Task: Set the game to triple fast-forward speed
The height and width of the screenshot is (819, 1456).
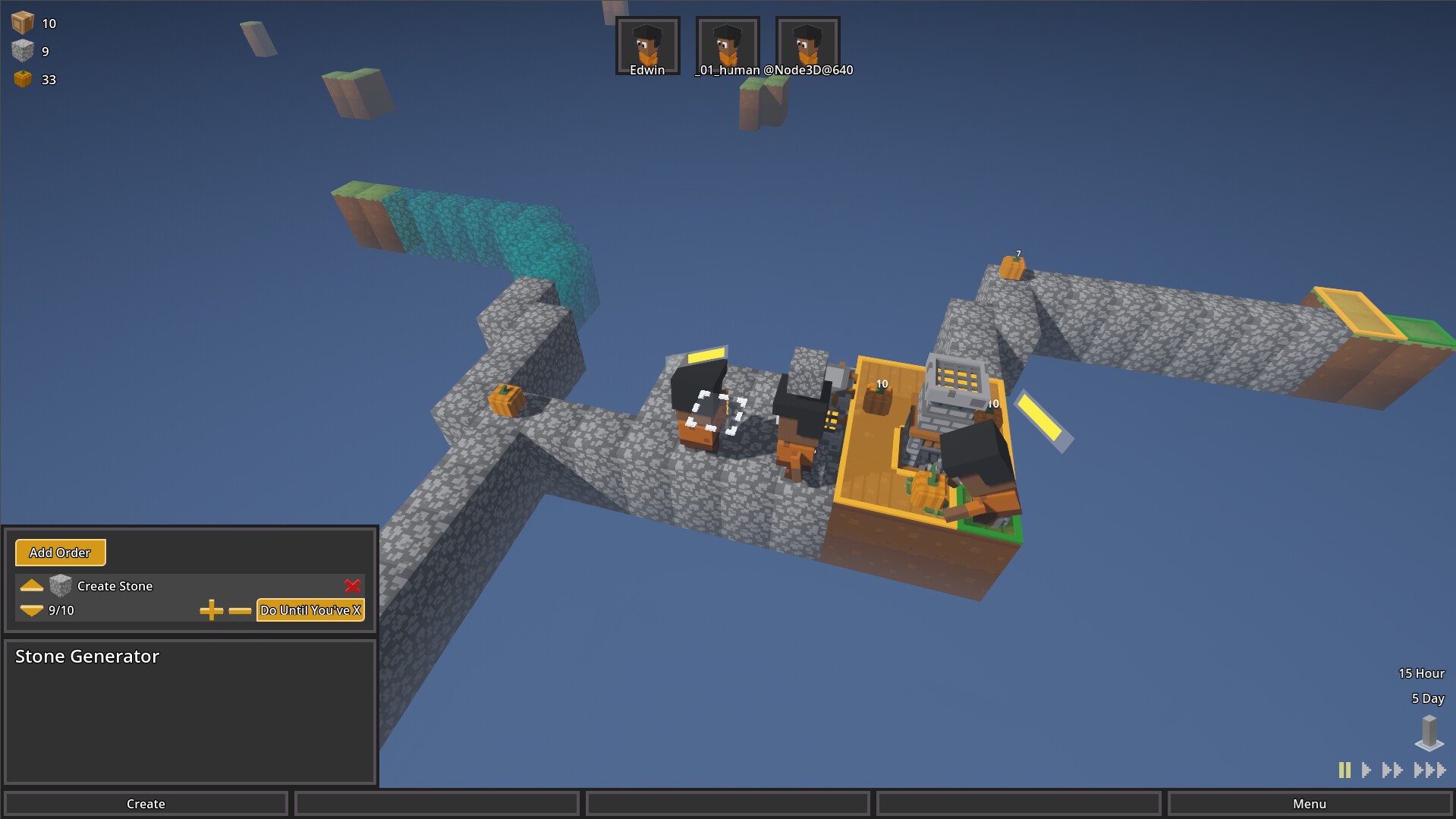Action: point(1429,770)
